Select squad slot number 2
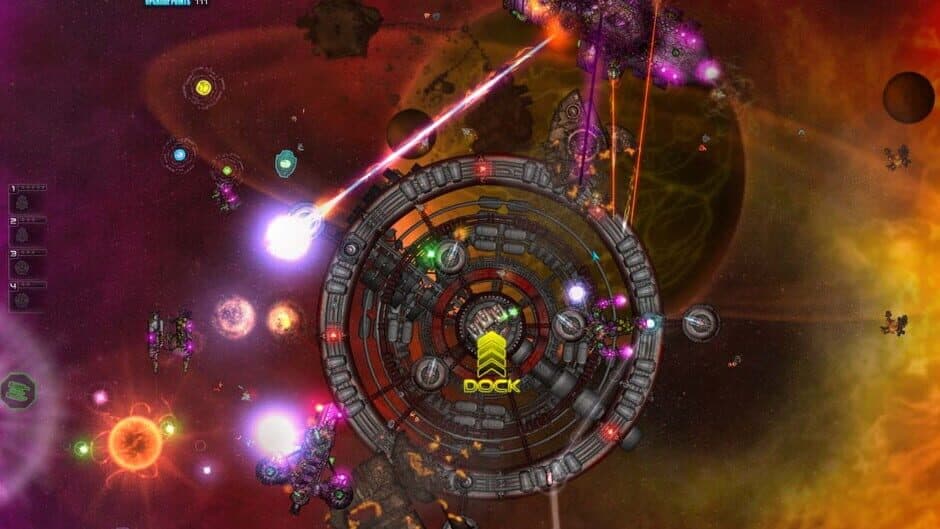940x529 pixels. coord(27,231)
